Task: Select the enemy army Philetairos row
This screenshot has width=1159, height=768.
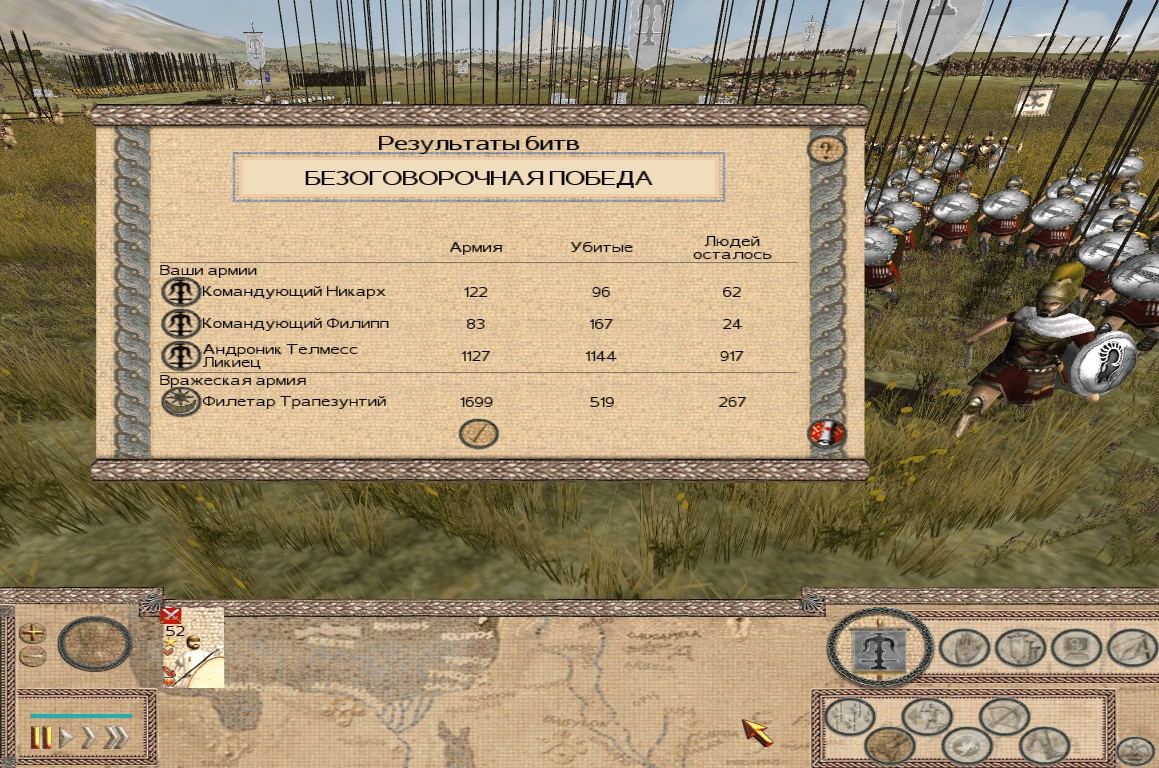Action: (294, 402)
